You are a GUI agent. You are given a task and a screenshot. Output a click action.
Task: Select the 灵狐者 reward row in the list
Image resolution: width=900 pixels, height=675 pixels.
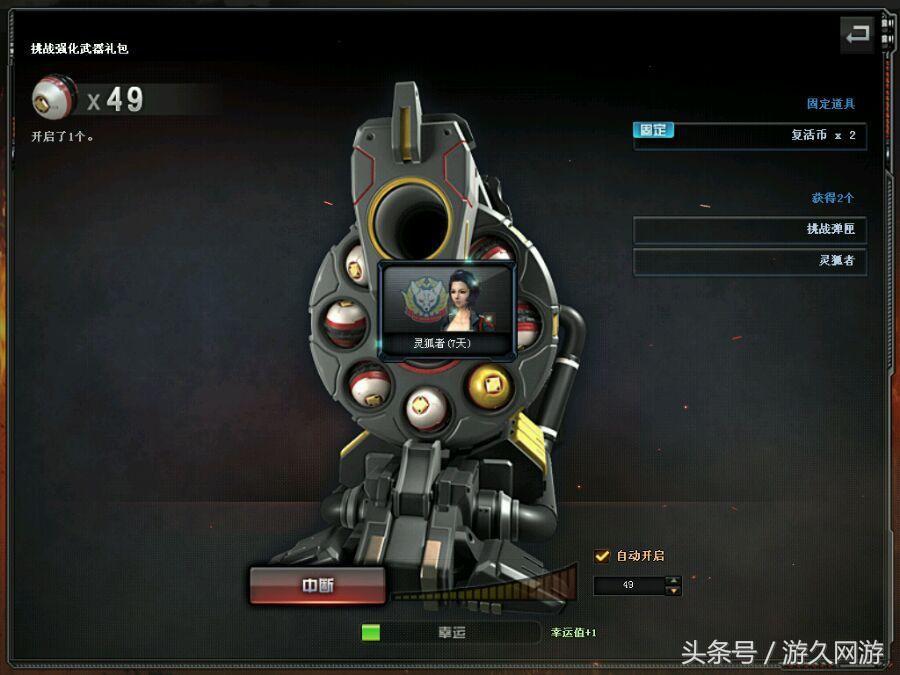pyautogui.click(x=749, y=261)
